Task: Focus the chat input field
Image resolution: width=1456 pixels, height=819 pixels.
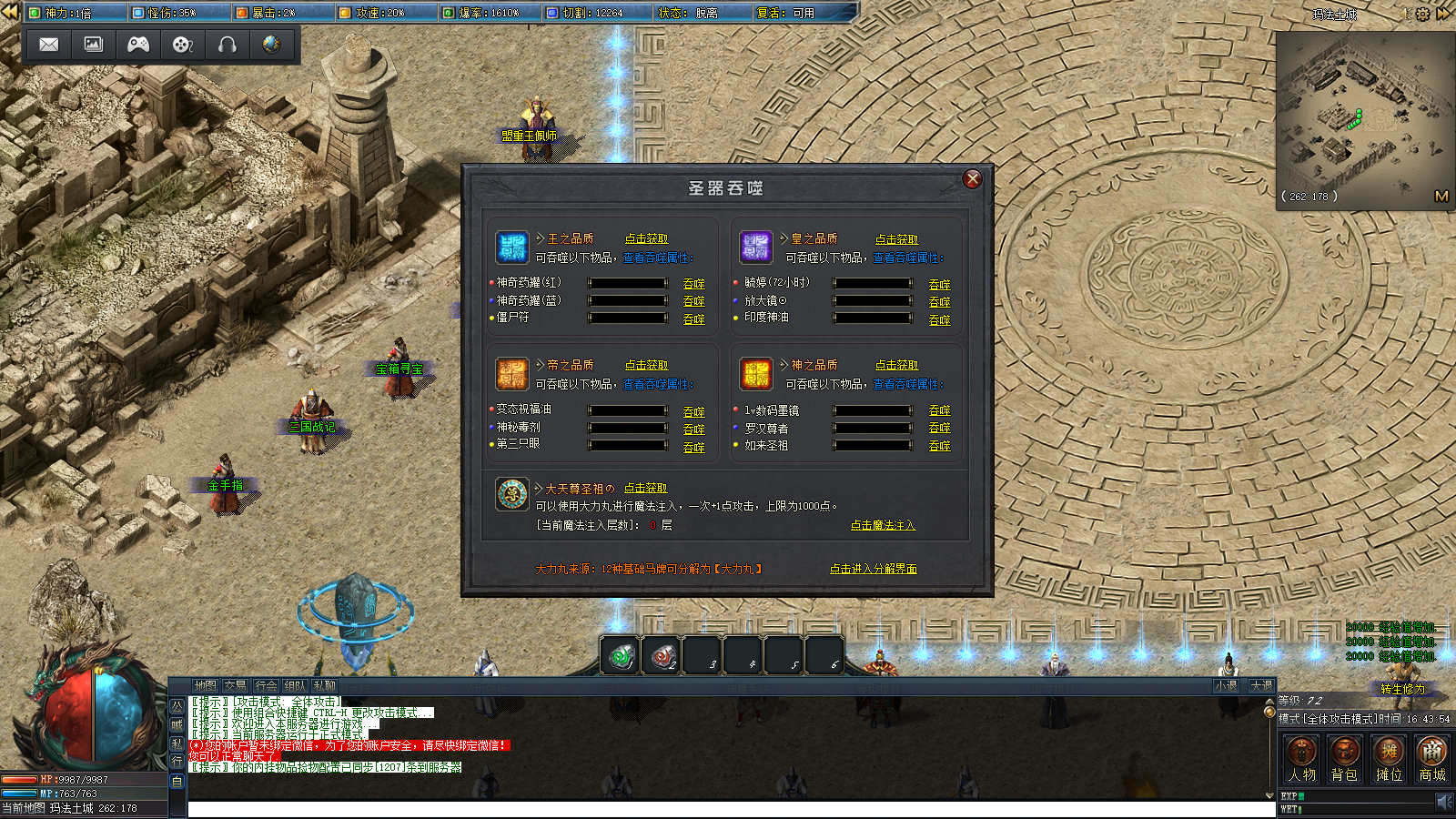Action: click(x=728, y=810)
